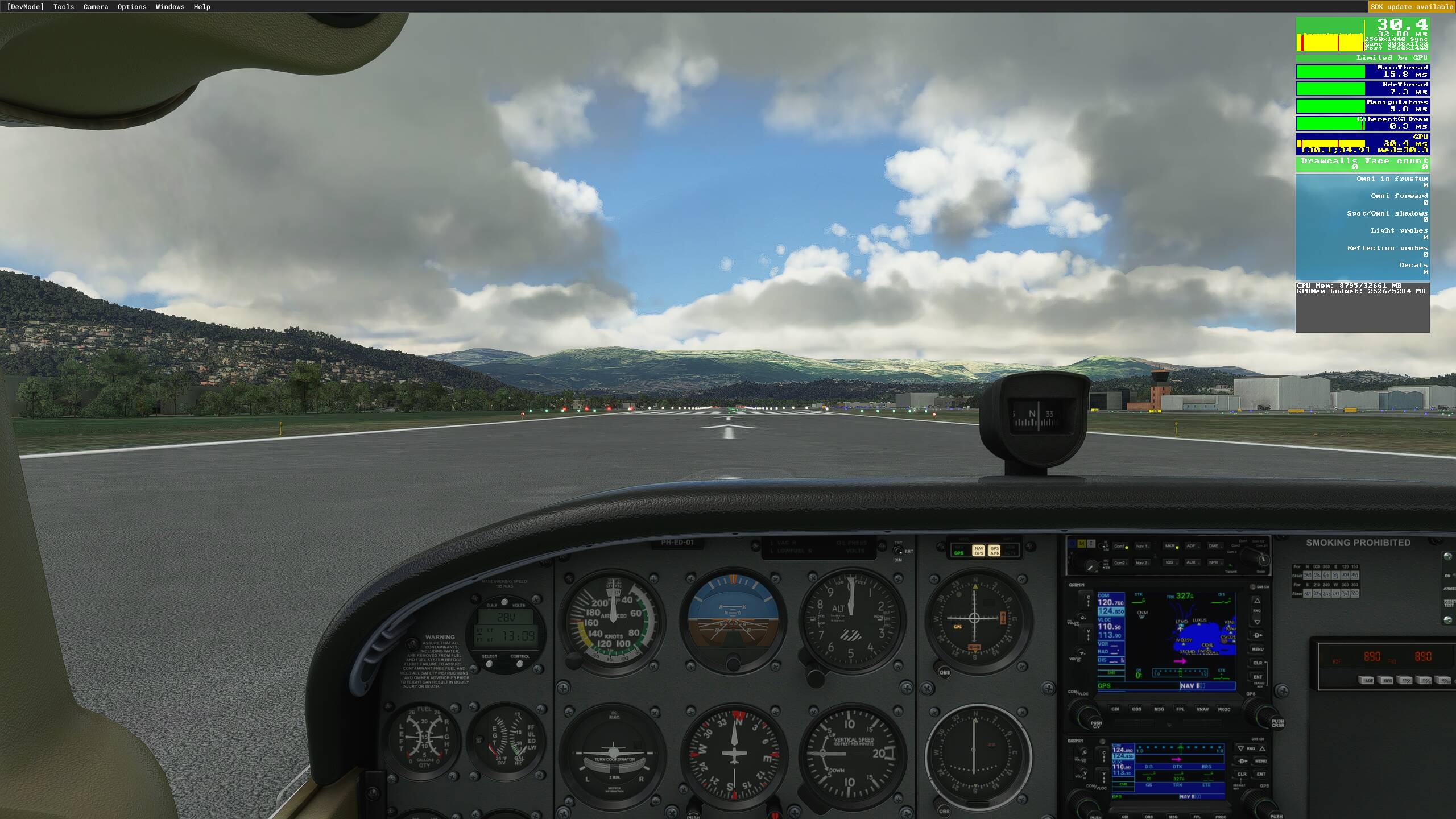The image size is (1456, 819).
Task: Toggle Com1 monitoring on the audio panel
Action: click(1119, 546)
